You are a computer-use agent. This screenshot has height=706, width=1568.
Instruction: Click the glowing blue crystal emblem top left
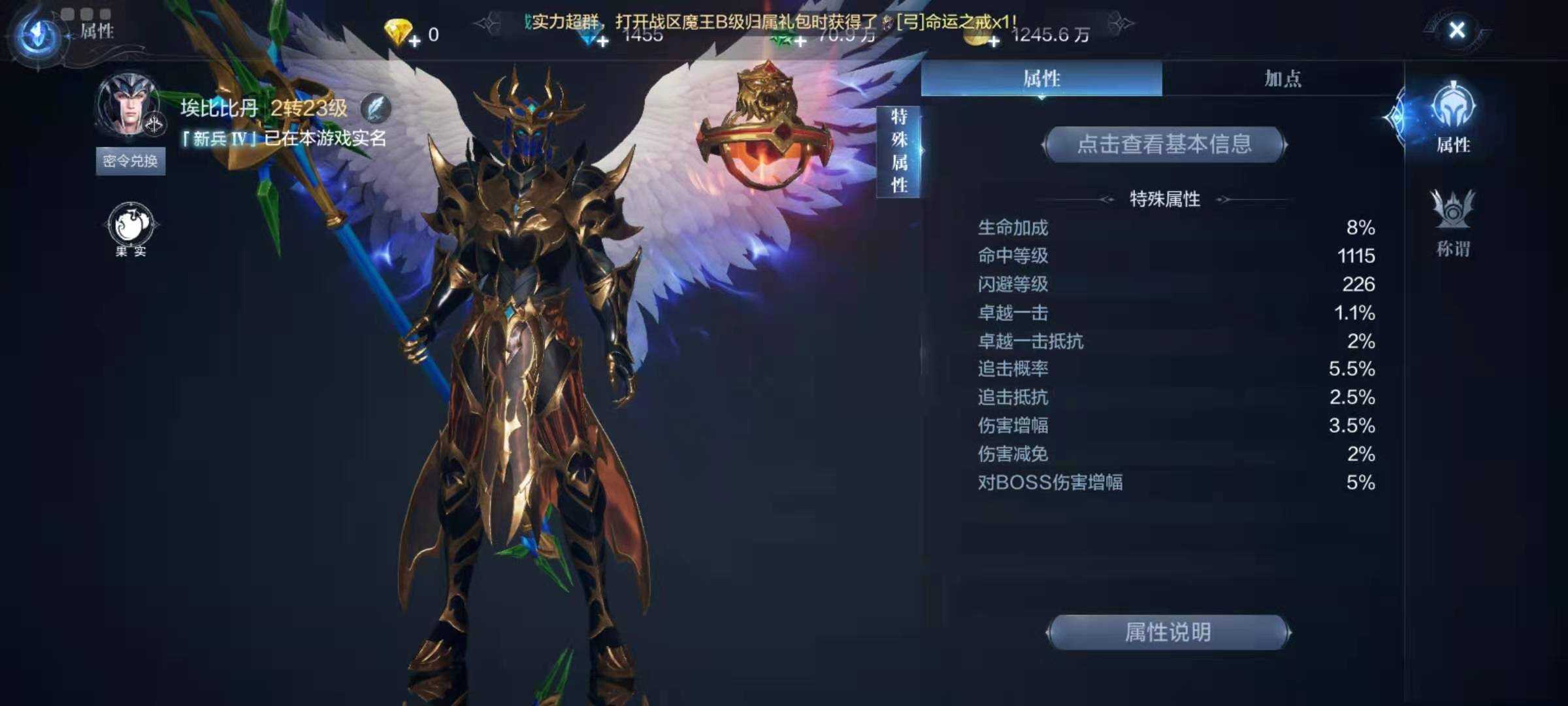37,31
